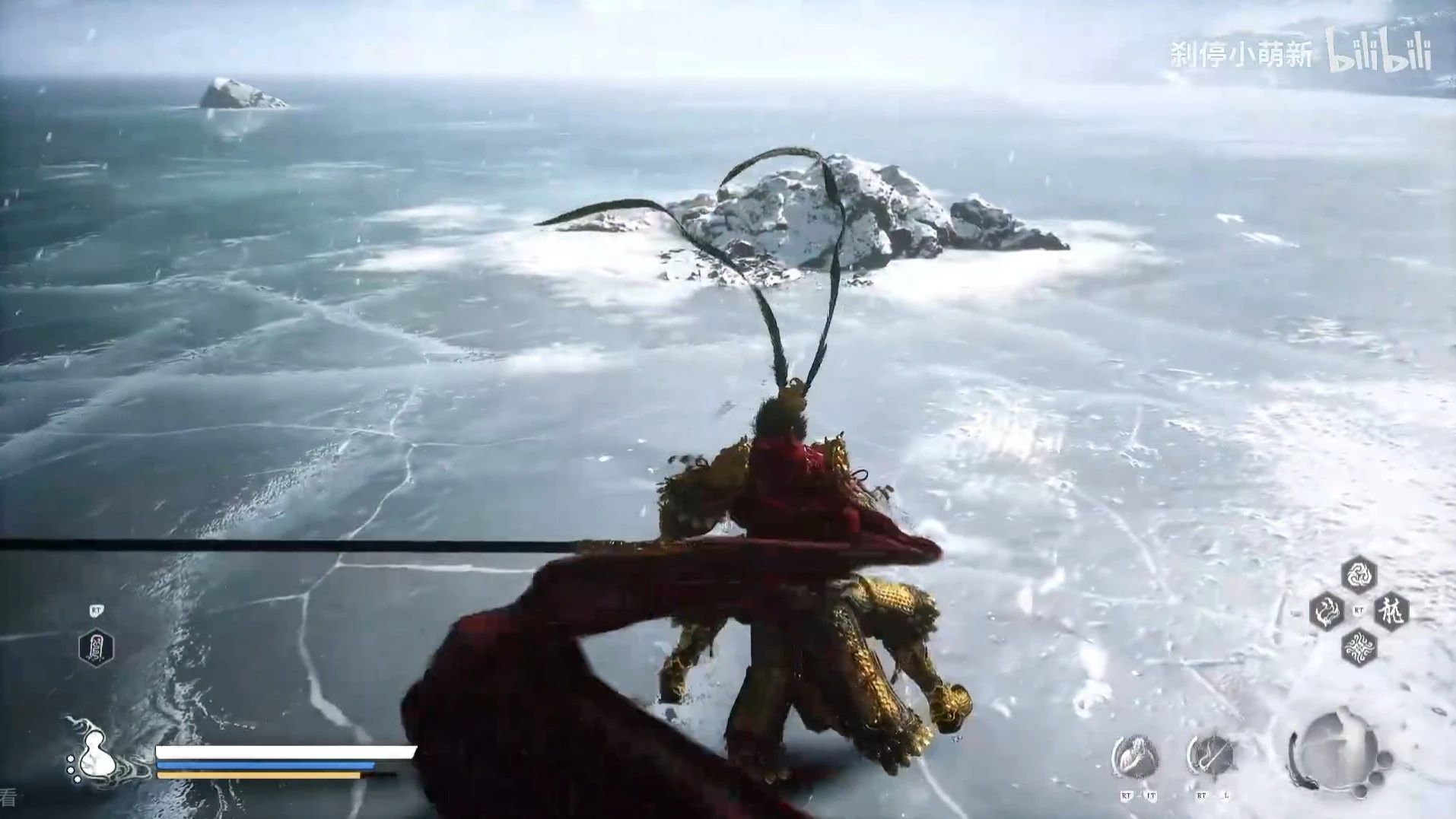Viewport: 1456px width, 819px height.
Task: Cast the top swirling-triangle spell hexagon
Action: [x=1359, y=574]
